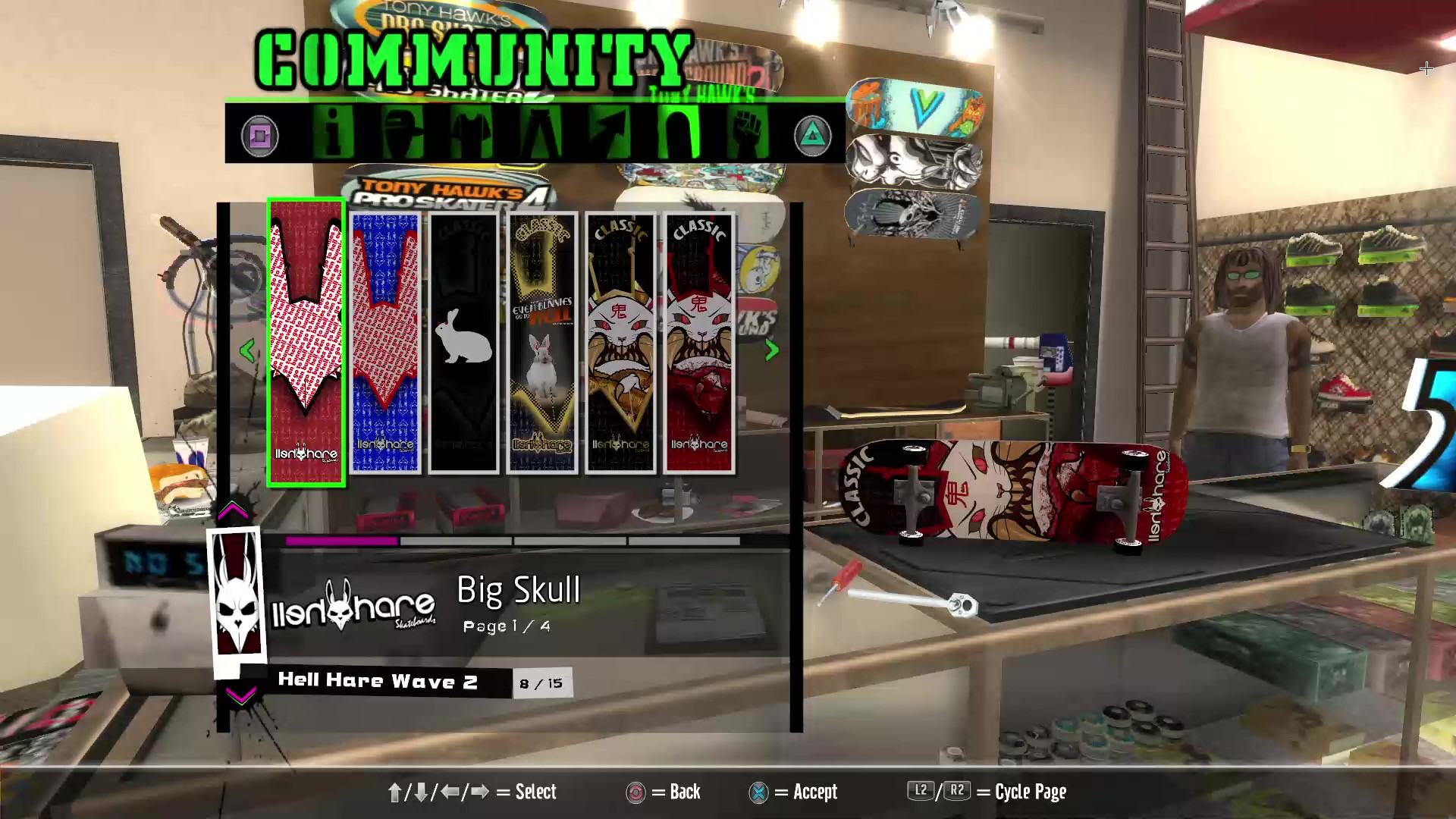
Task: Show the next decks with right arrow
Action: (772, 350)
